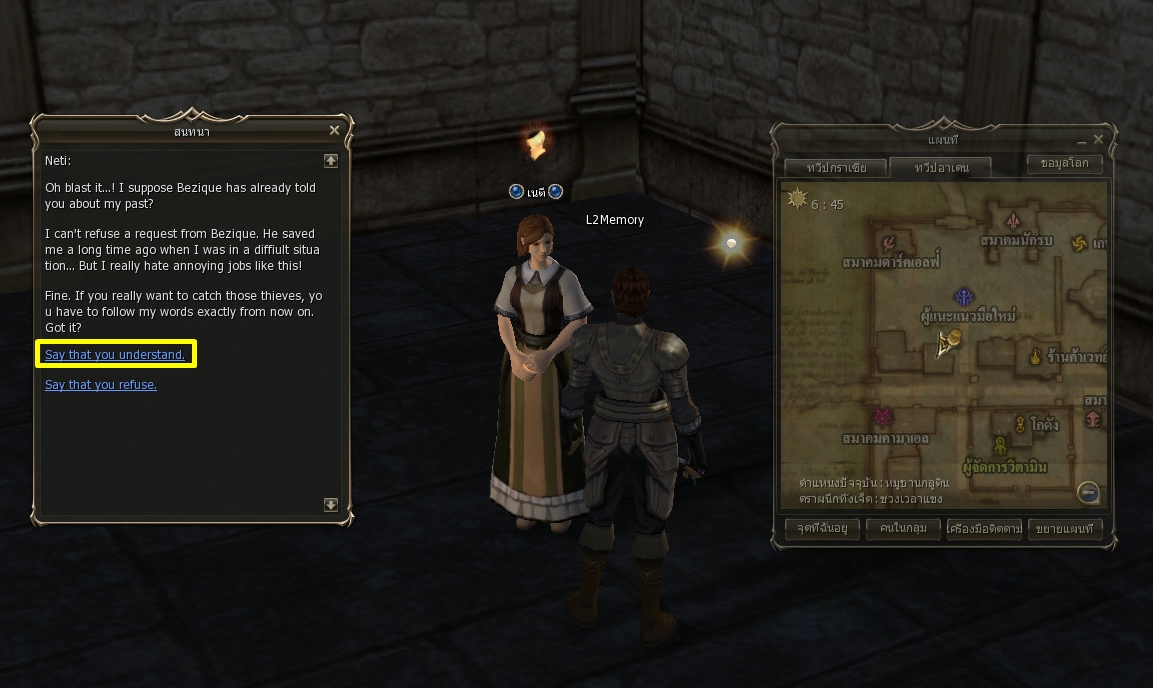Click the จุดที่ฉันอยู่ button

[x=823, y=529]
